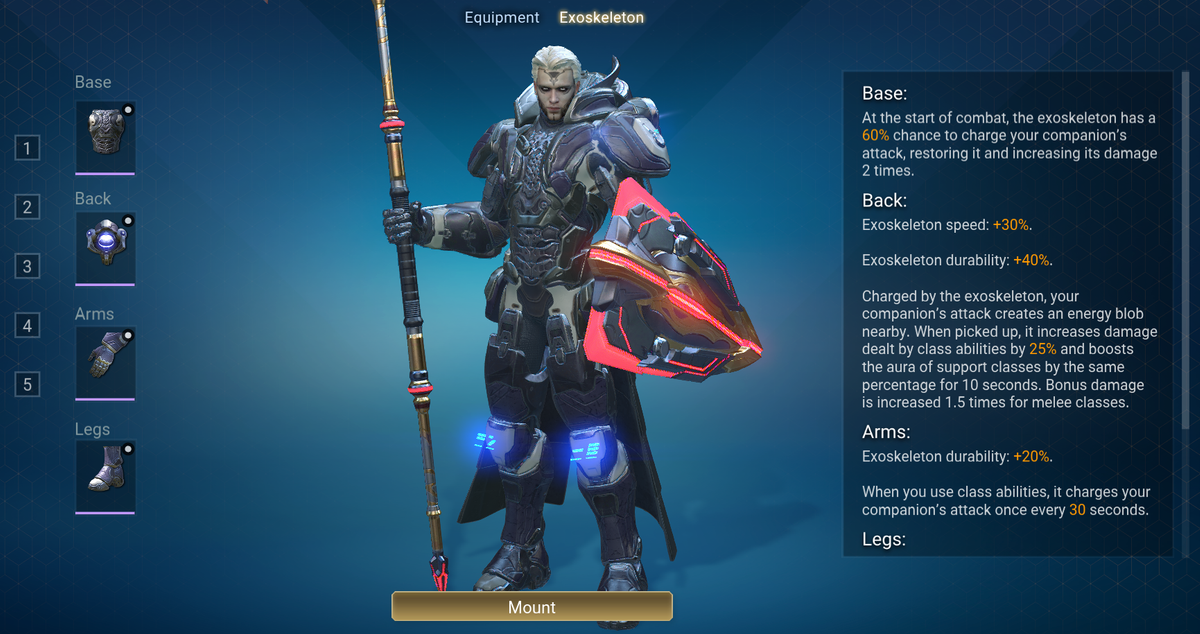Choose the Arms gauntlet slot
This screenshot has height=634, width=1200.
105,362
